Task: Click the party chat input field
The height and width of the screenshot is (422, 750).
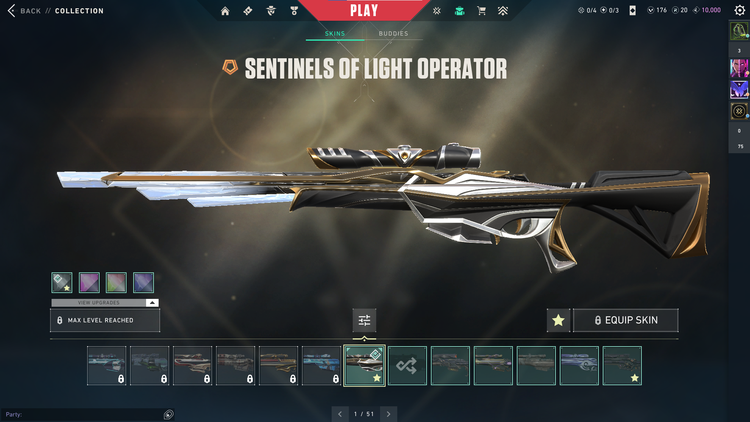Action: [x=82, y=414]
